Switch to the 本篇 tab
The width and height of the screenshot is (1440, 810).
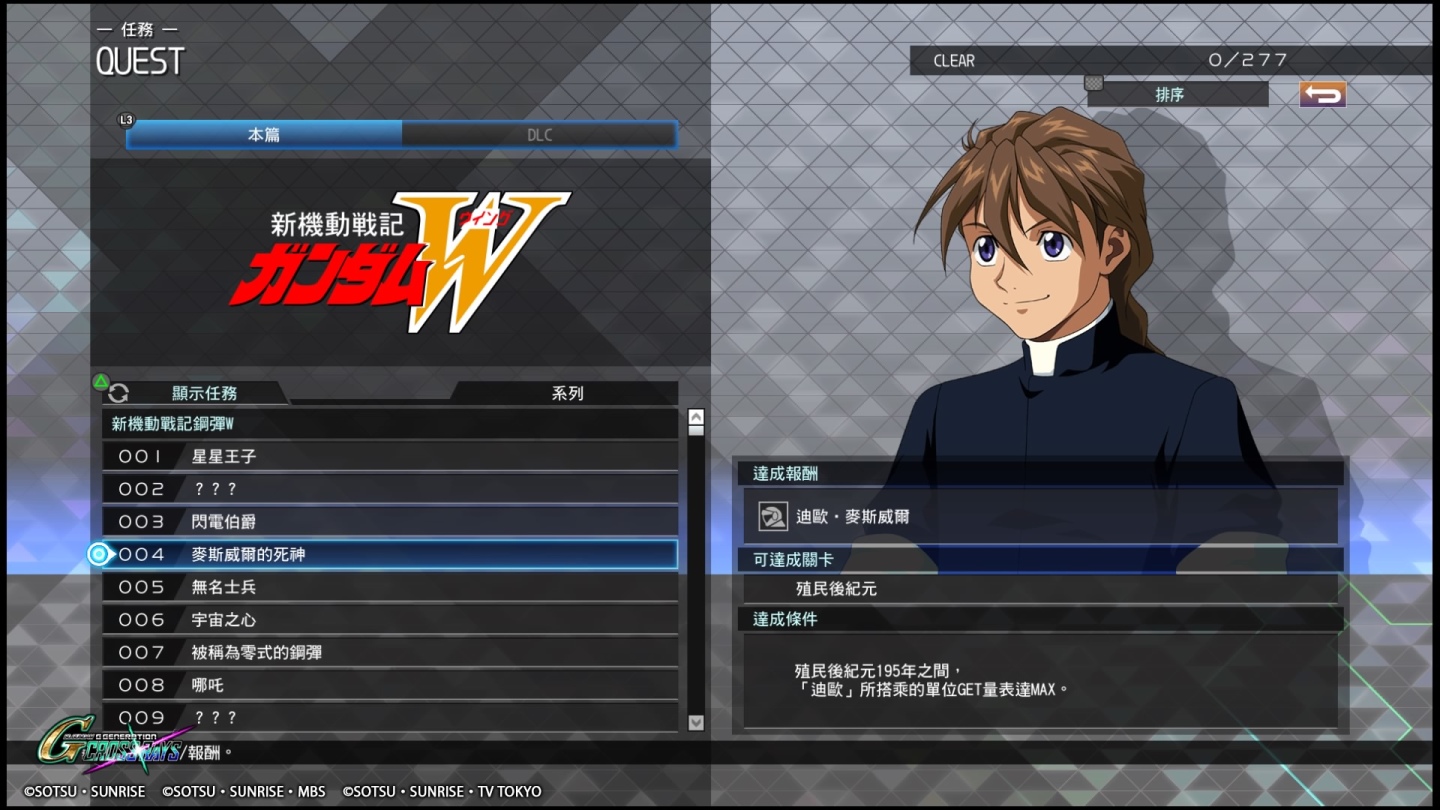tap(262, 134)
